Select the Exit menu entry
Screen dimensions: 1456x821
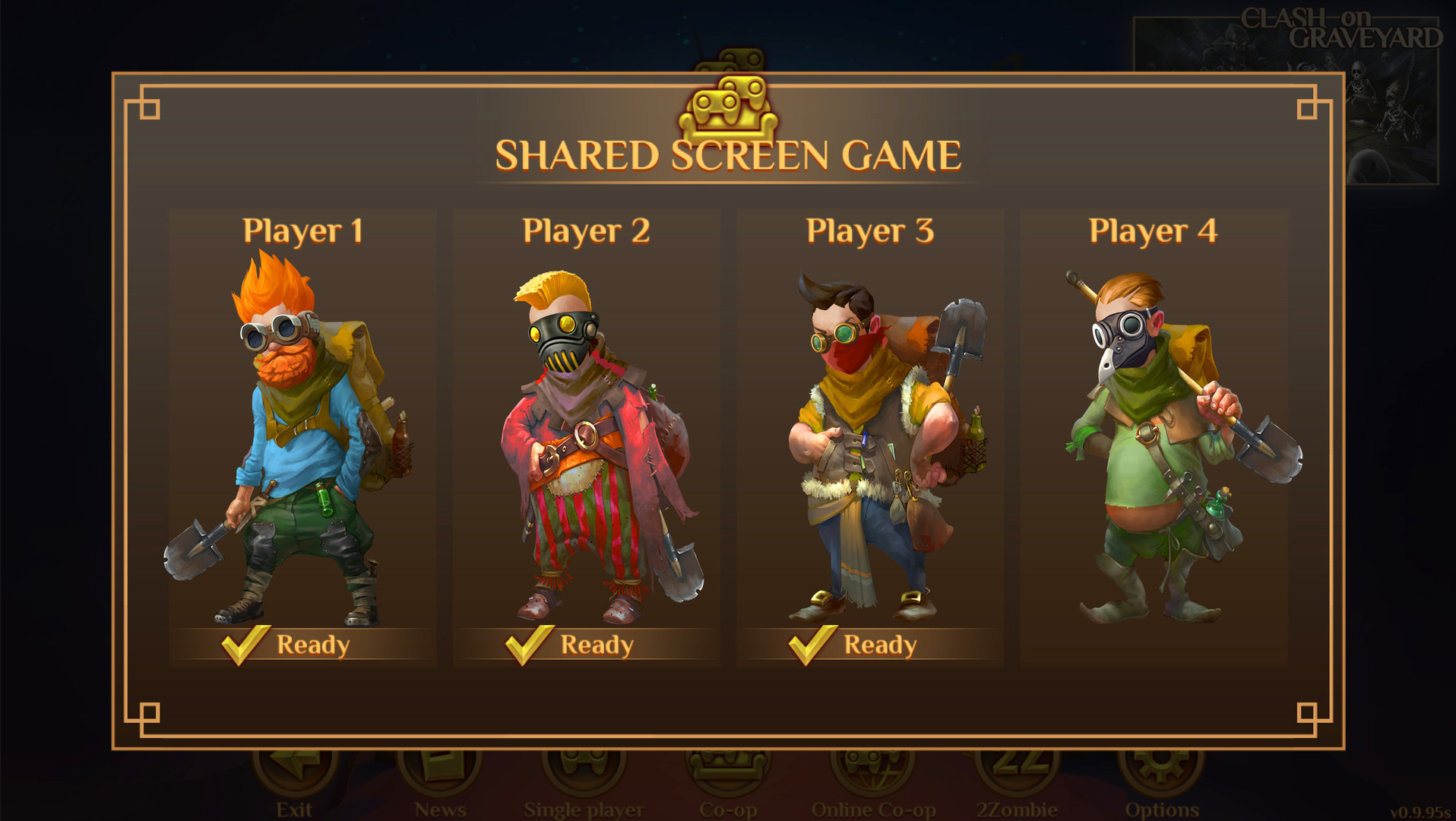tap(295, 808)
